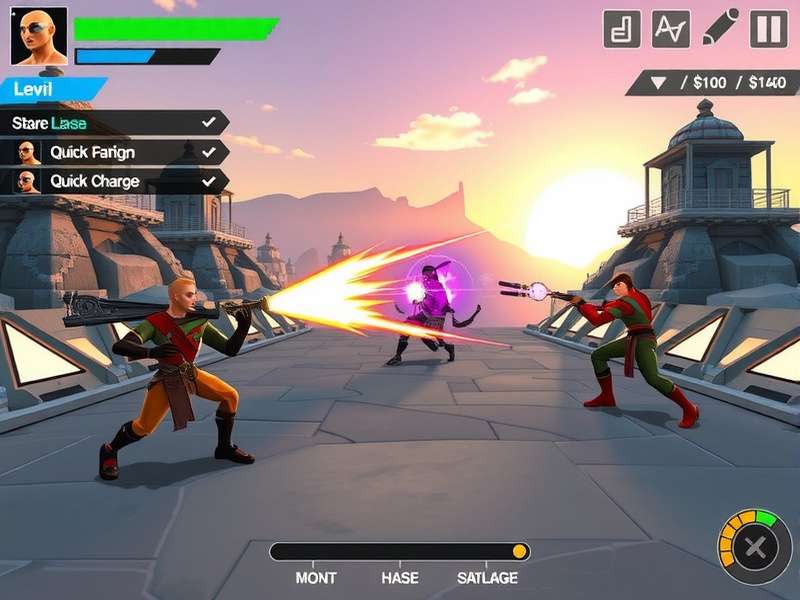Image resolution: width=800 pixels, height=600 pixels.
Task: Tap the round X gauge button
Action: pyautogui.click(x=756, y=547)
